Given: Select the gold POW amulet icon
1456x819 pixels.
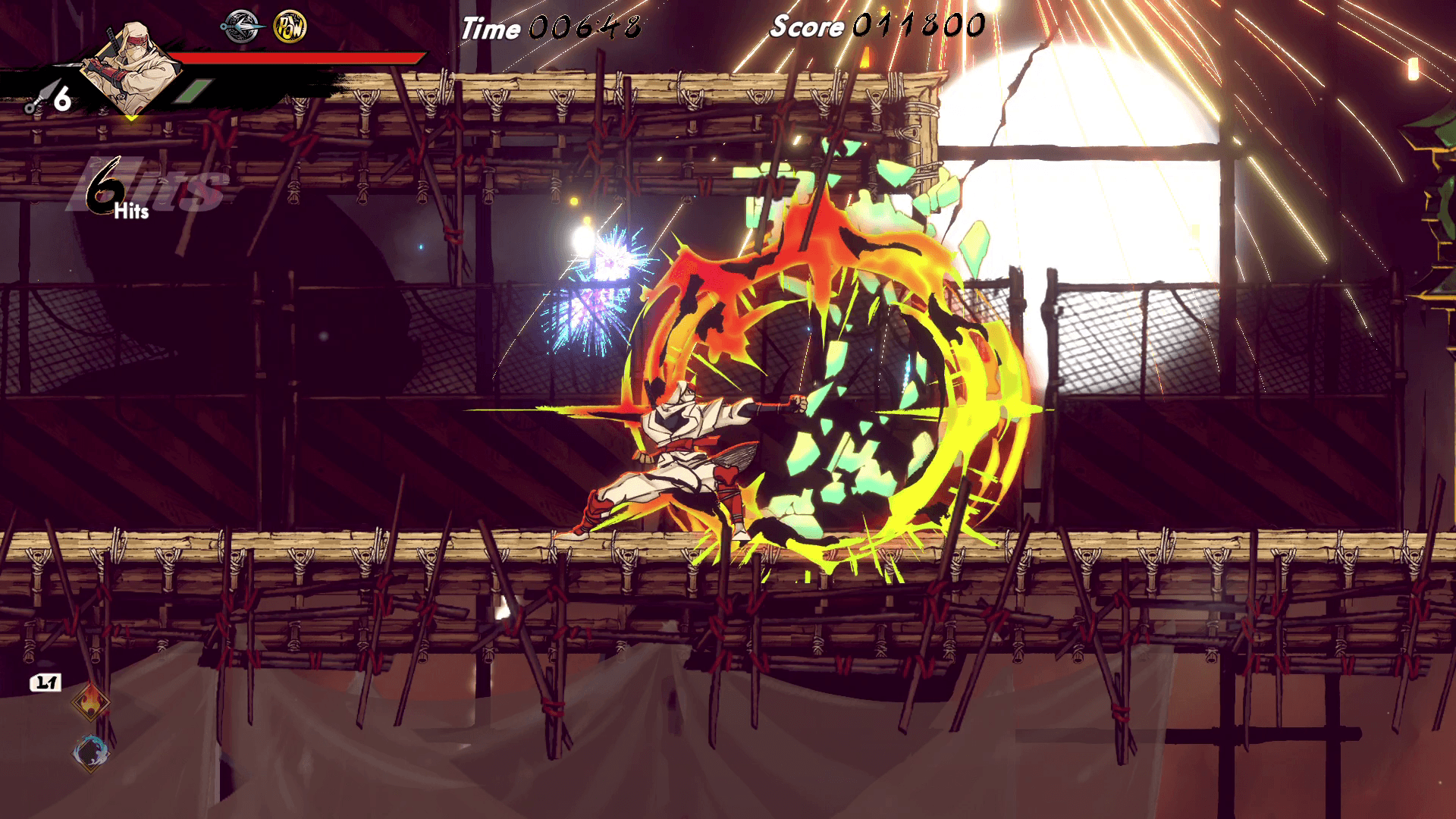Looking at the screenshot, I should tap(290, 27).
